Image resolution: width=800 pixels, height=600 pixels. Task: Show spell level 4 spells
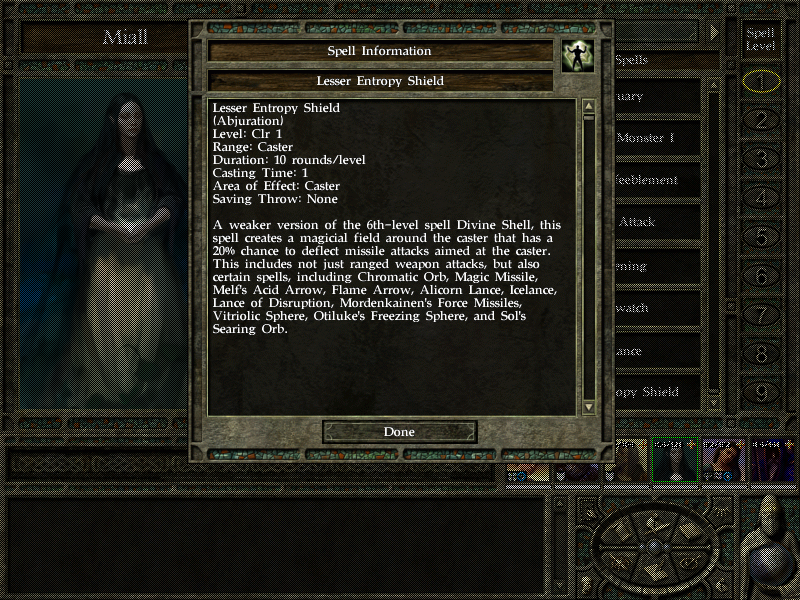point(762,198)
